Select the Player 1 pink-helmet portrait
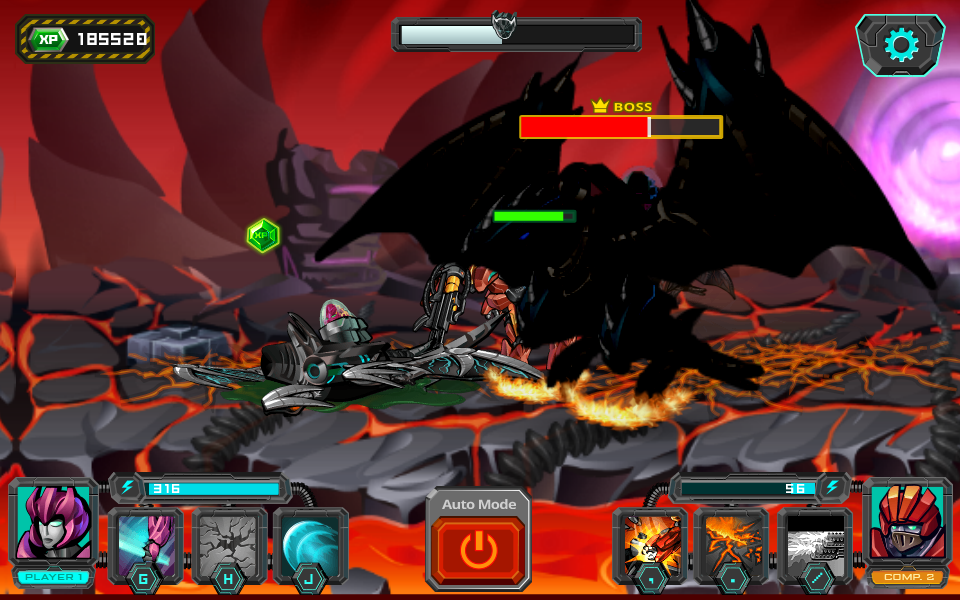The image size is (960, 600). coord(54,523)
